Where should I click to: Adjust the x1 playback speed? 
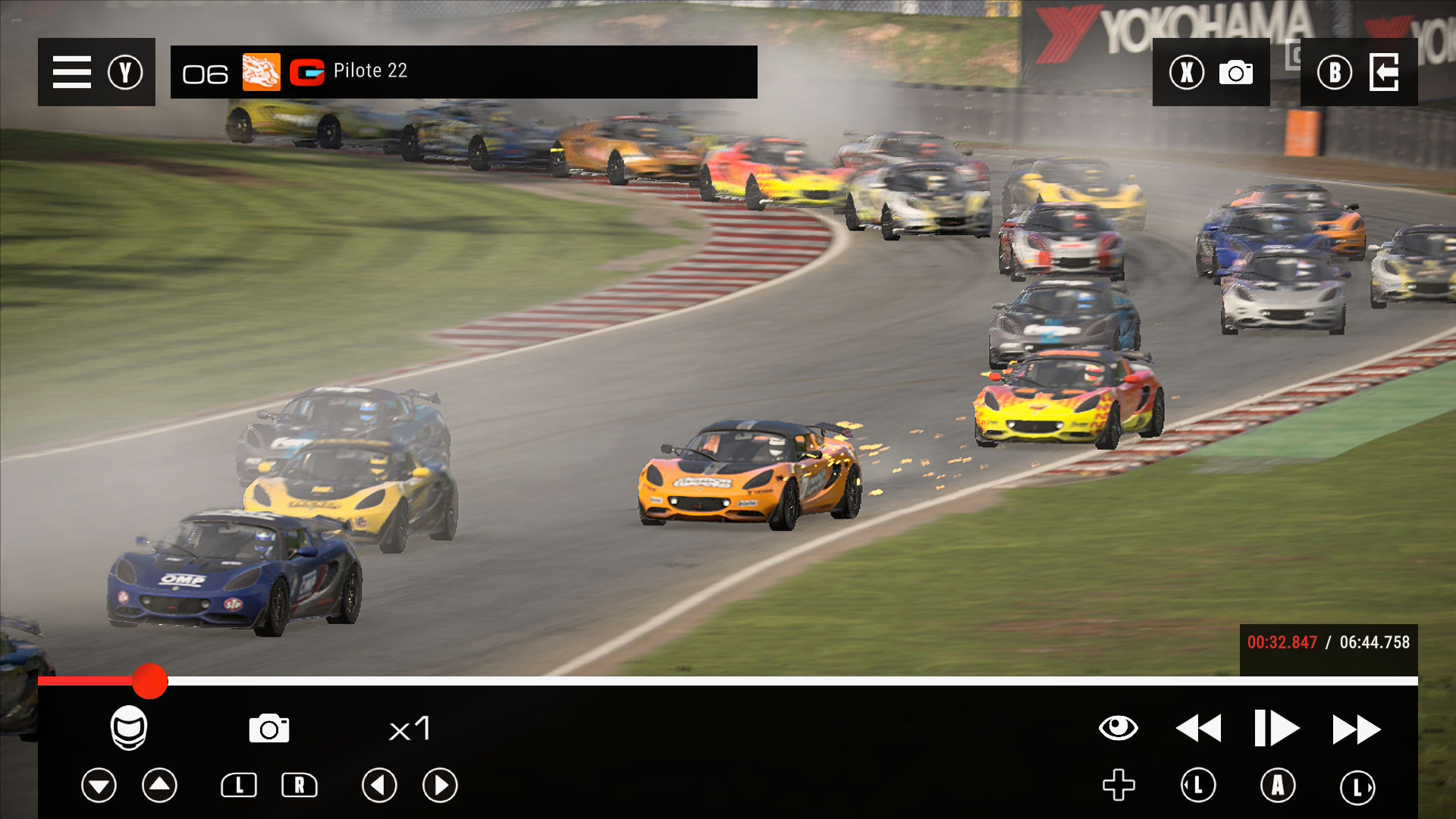coord(409,729)
